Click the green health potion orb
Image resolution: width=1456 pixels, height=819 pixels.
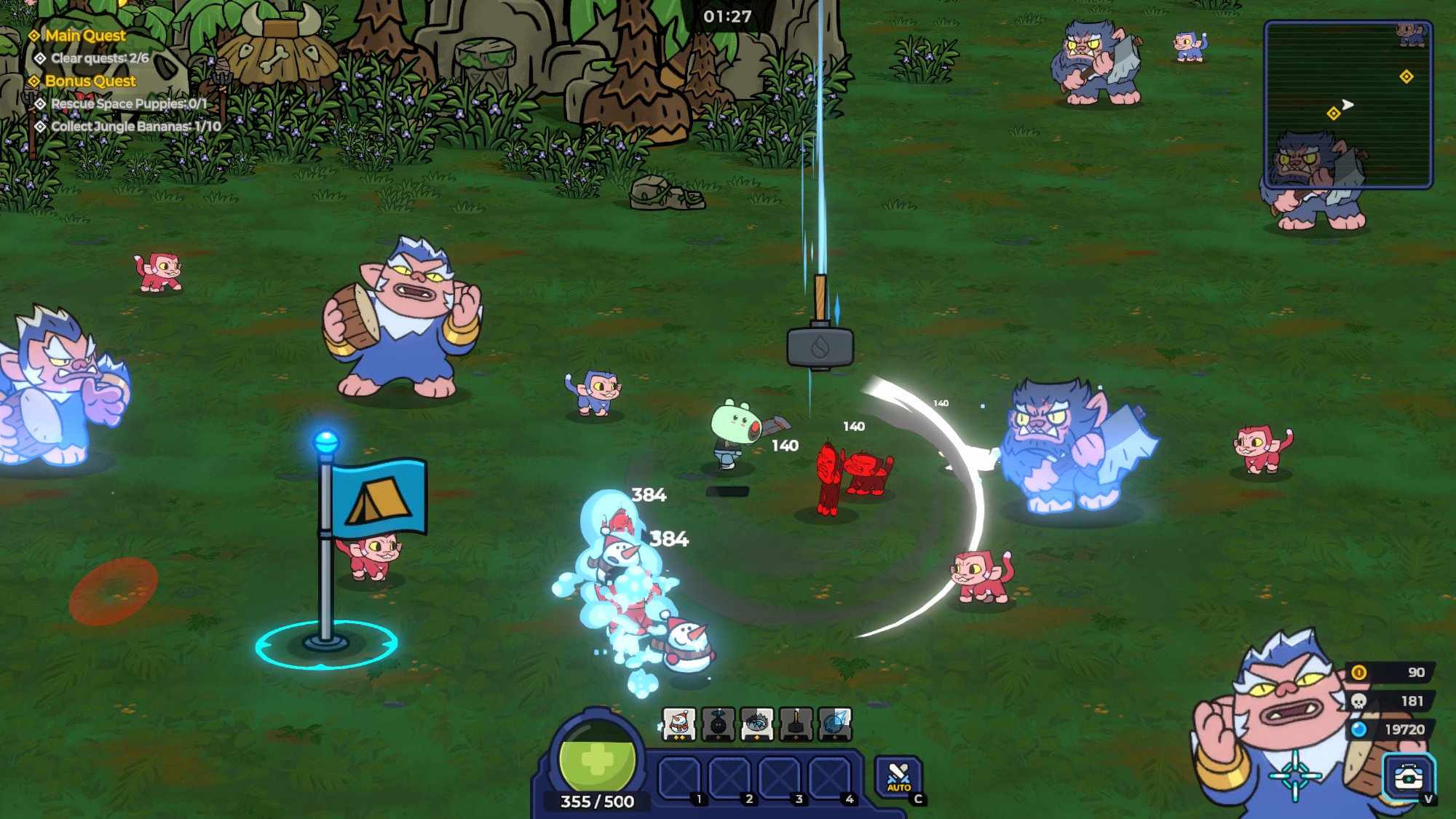pyautogui.click(x=597, y=759)
